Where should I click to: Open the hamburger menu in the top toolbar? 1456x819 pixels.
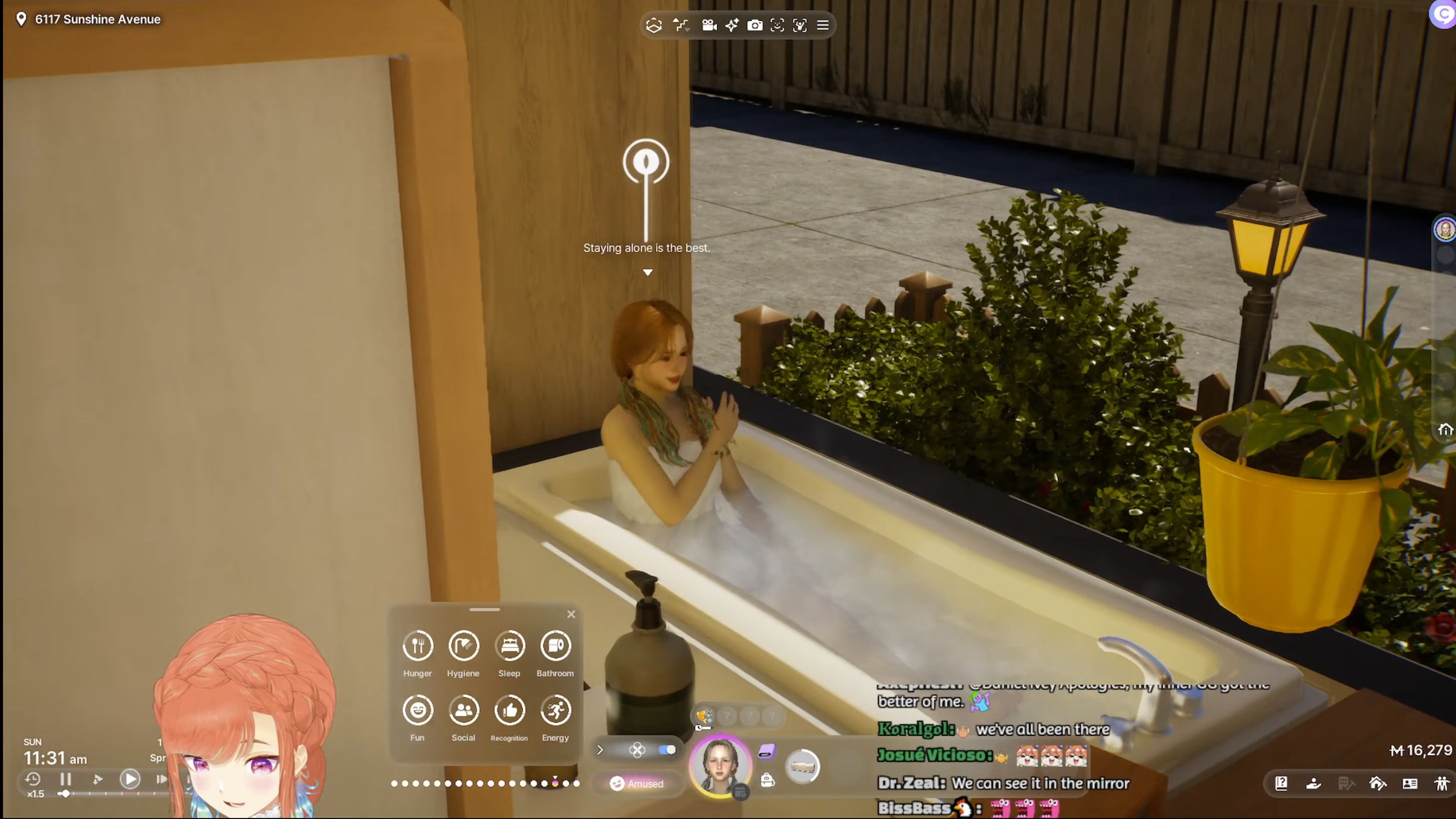[823, 26]
